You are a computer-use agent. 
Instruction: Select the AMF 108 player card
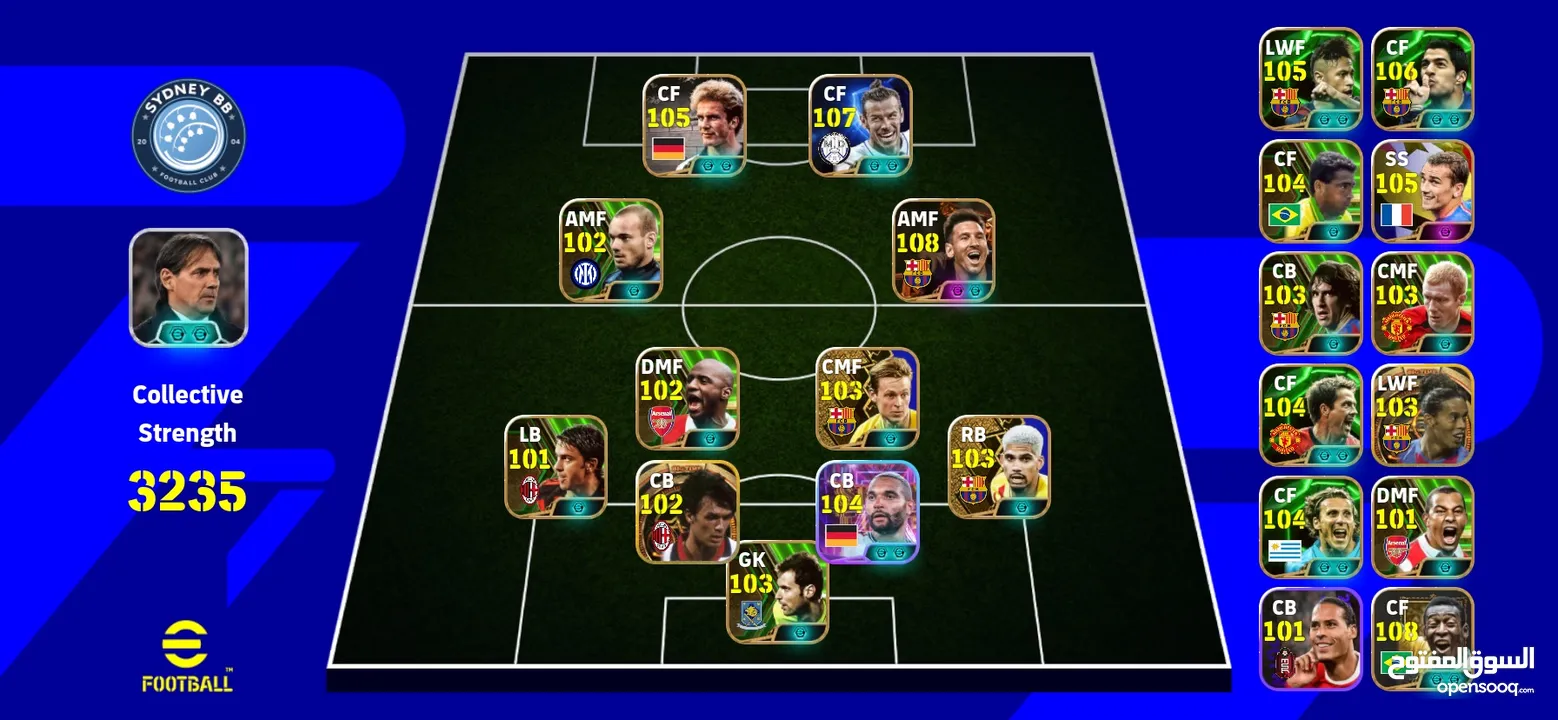pyautogui.click(x=944, y=250)
